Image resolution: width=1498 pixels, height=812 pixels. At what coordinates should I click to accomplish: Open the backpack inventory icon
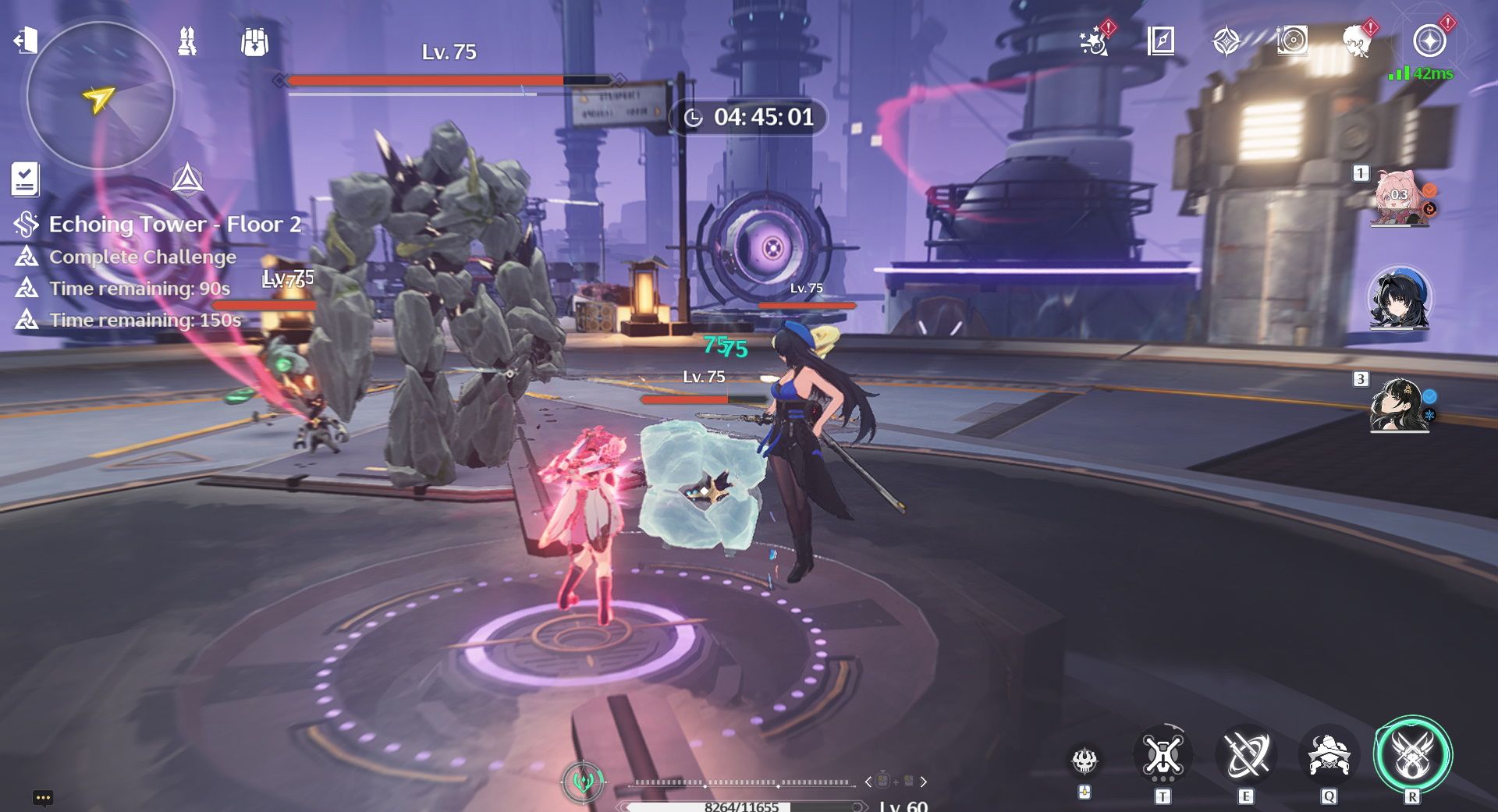254,41
